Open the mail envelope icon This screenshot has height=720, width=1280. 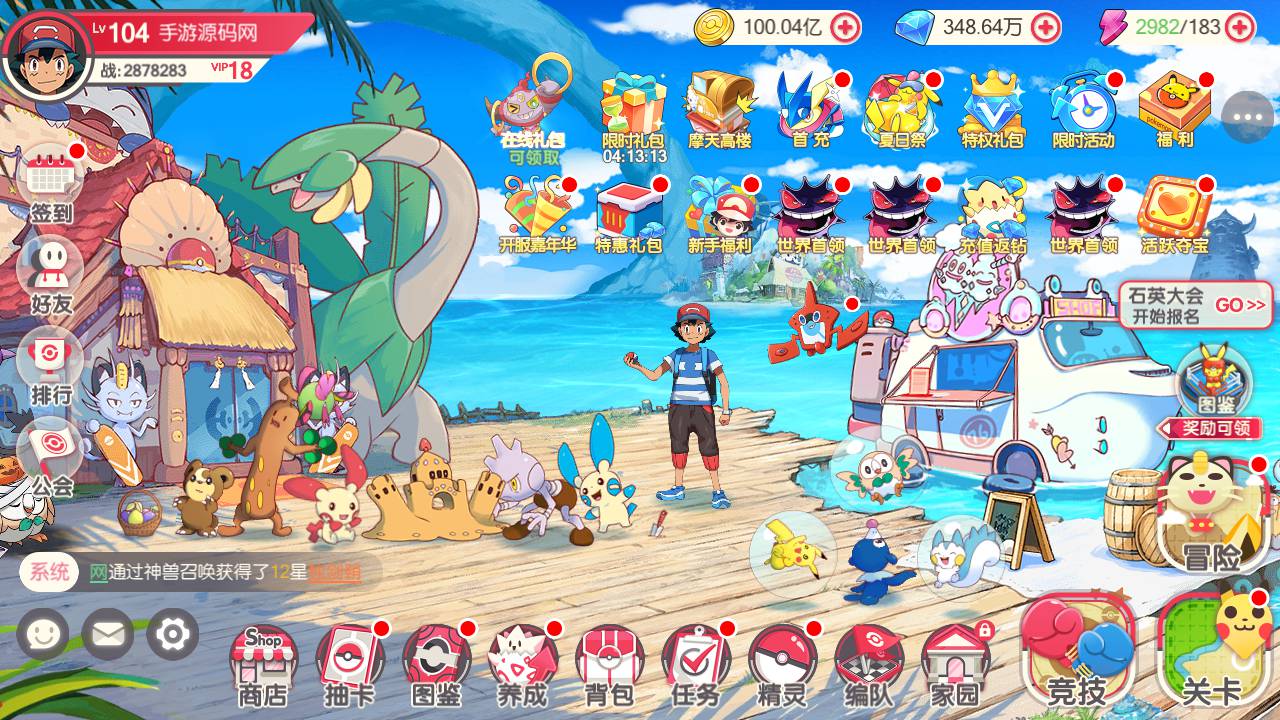click(107, 634)
